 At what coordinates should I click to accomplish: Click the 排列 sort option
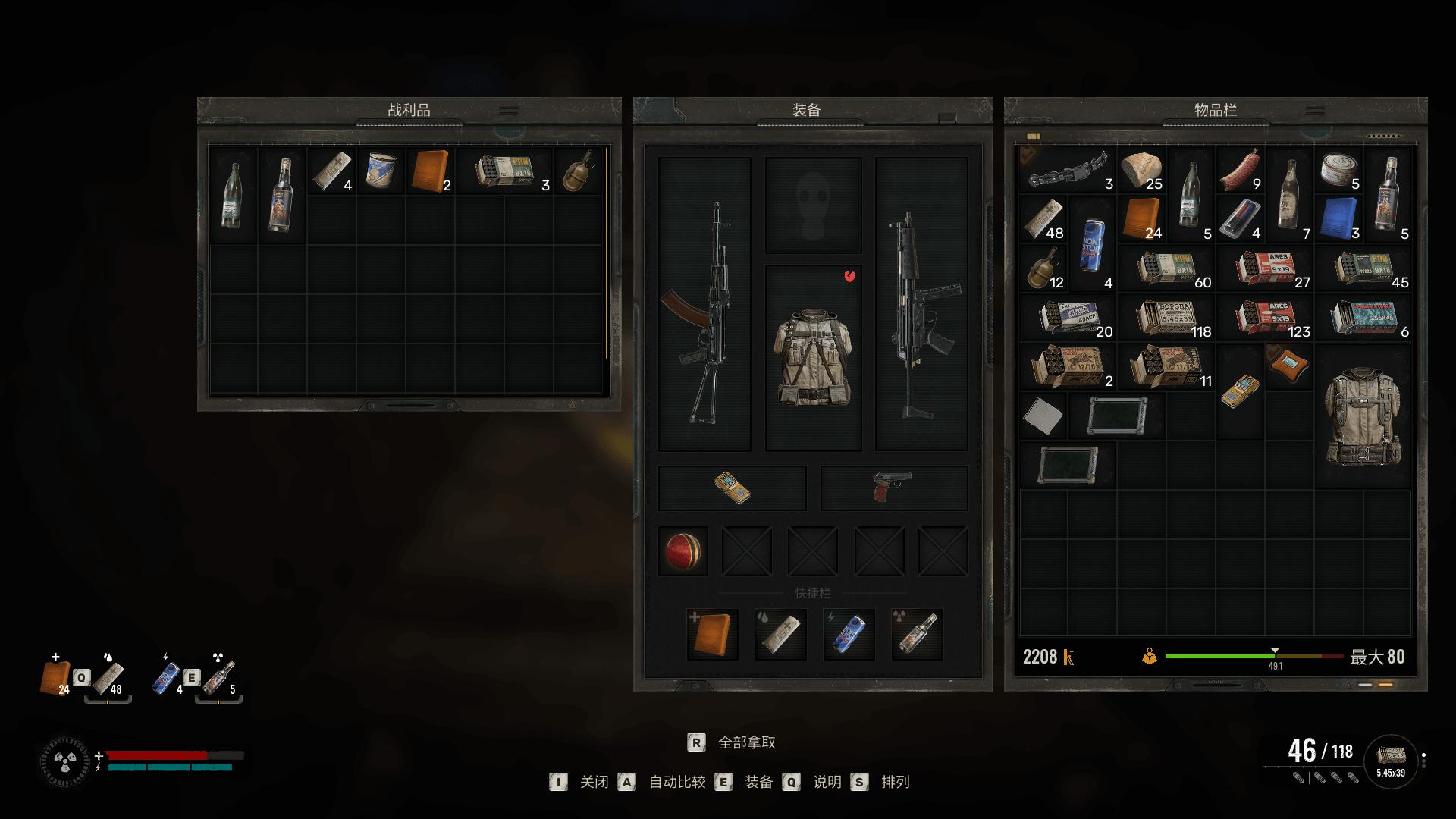[x=895, y=782]
